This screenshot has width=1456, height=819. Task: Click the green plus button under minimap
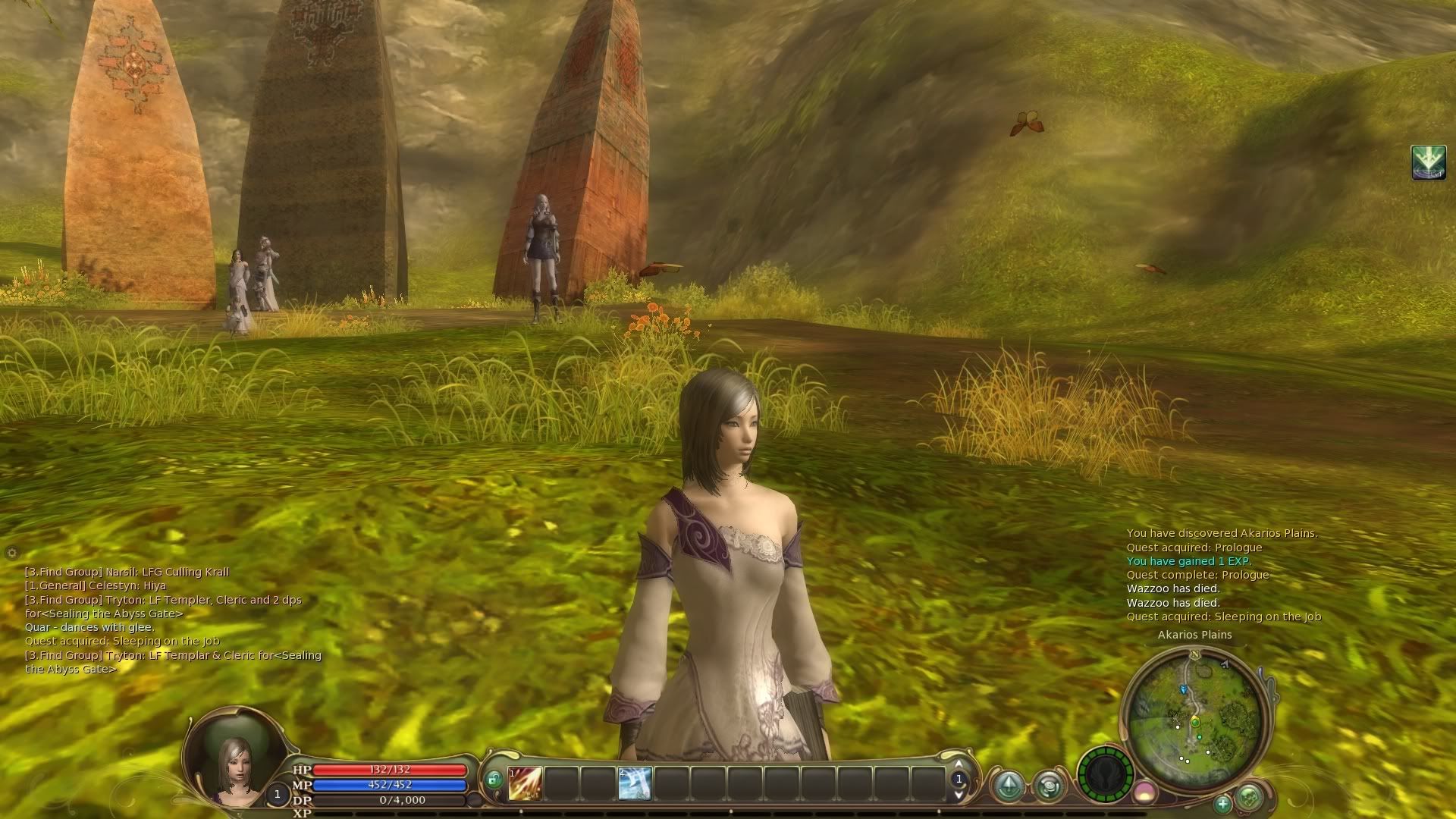pos(1222,803)
